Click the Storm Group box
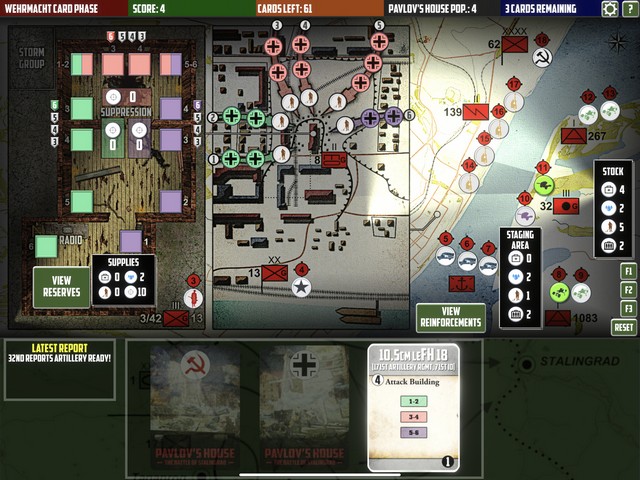The height and width of the screenshot is (480, 640). [x=32, y=57]
